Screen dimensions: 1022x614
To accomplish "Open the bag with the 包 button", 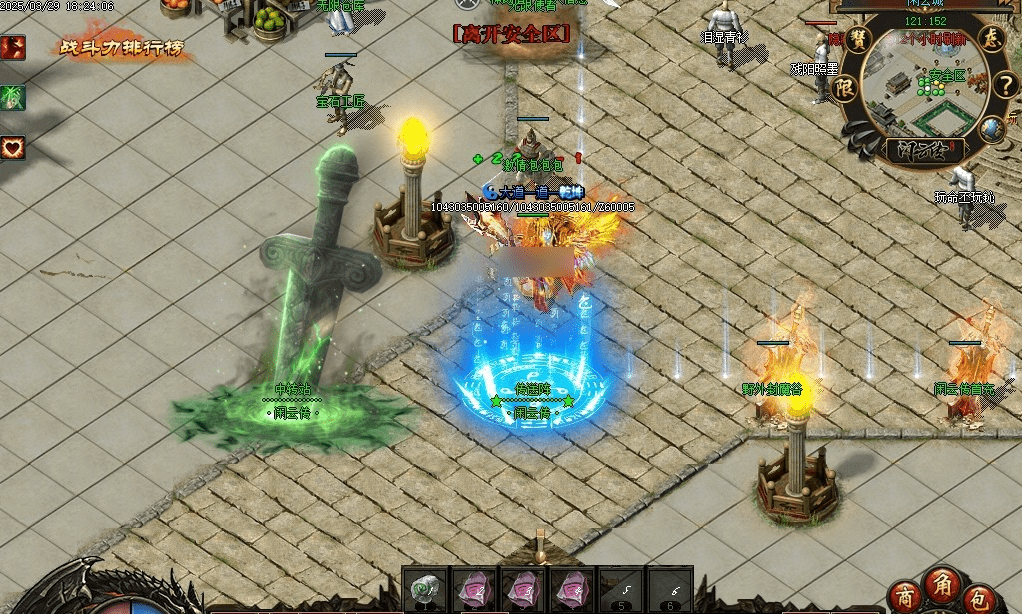I will 982,595.
